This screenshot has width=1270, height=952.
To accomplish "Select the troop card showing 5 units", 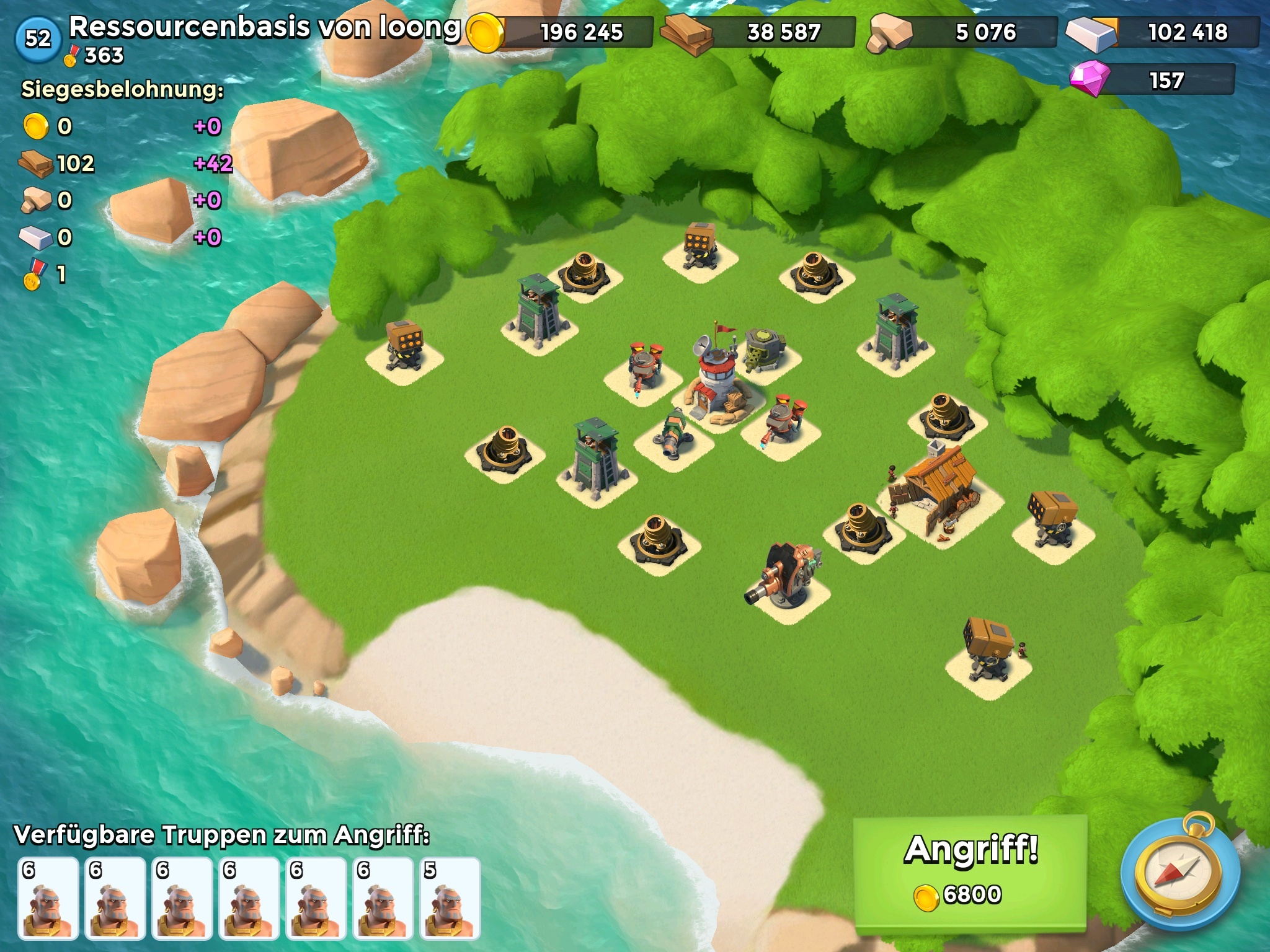I will (450, 898).
